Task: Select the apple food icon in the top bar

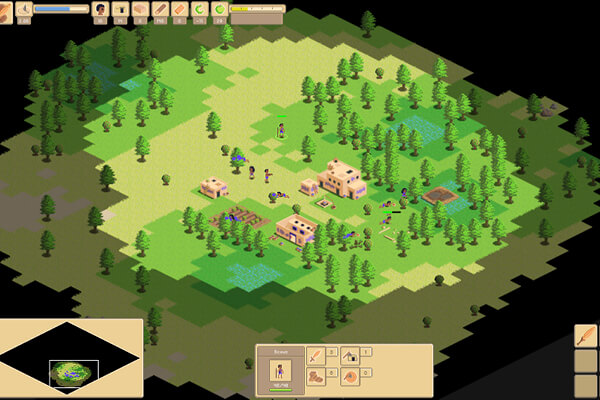Action: click(x=219, y=9)
